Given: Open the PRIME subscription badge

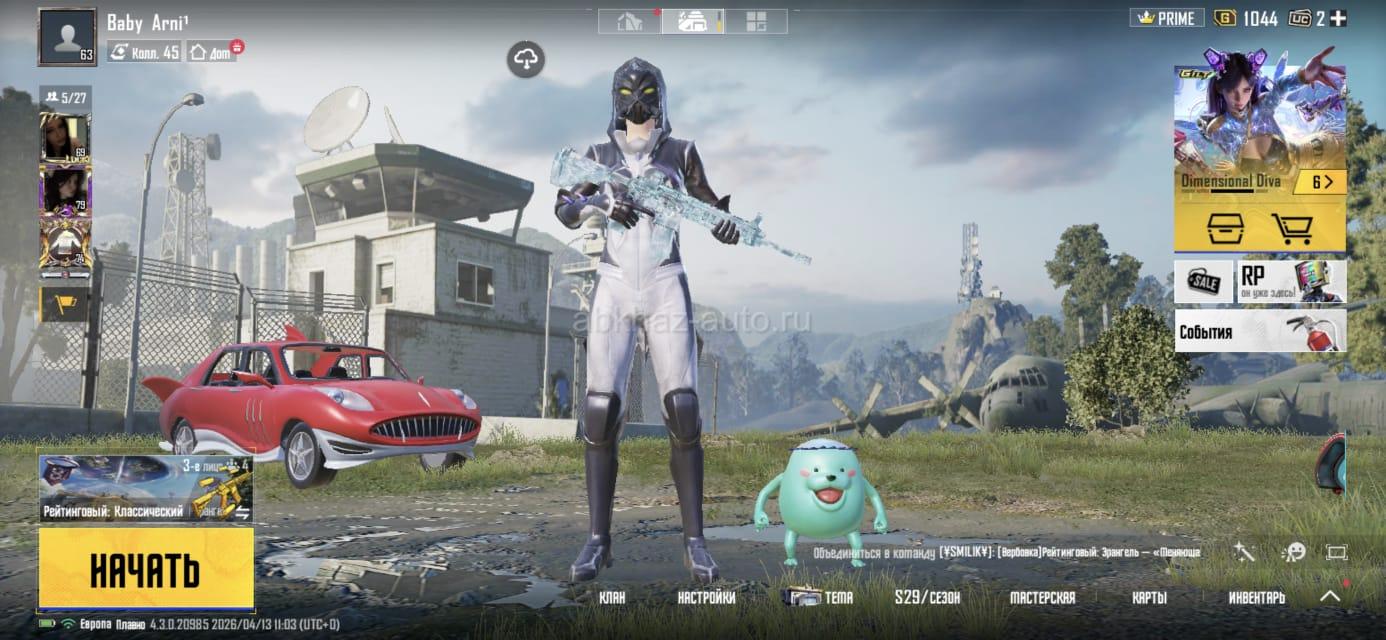Looking at the screenshot, I should pyautogui.click(x=1166, y=18).
